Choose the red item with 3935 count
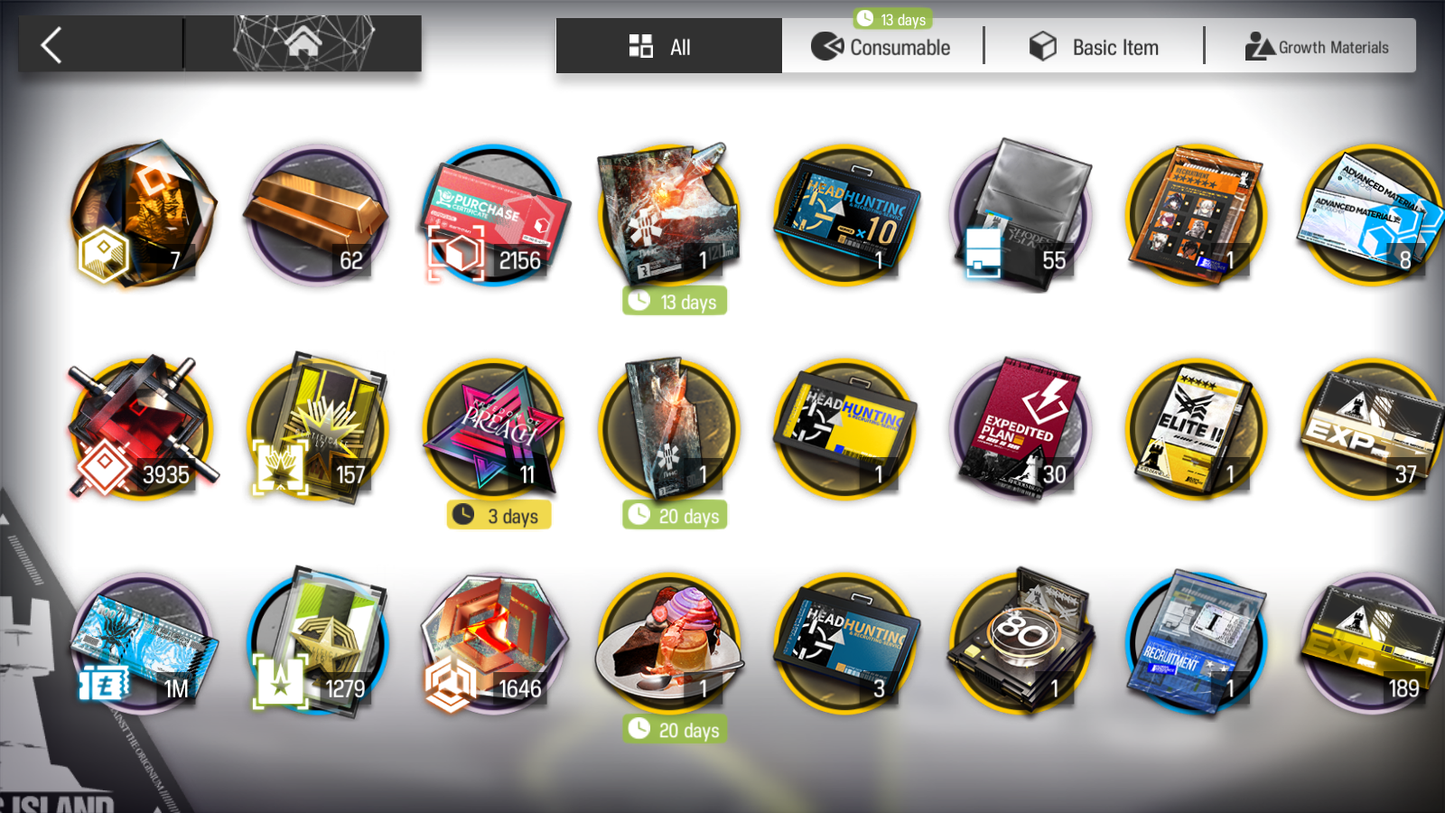1445x813 pixels. pyautogui.click(x=141, y=429)
